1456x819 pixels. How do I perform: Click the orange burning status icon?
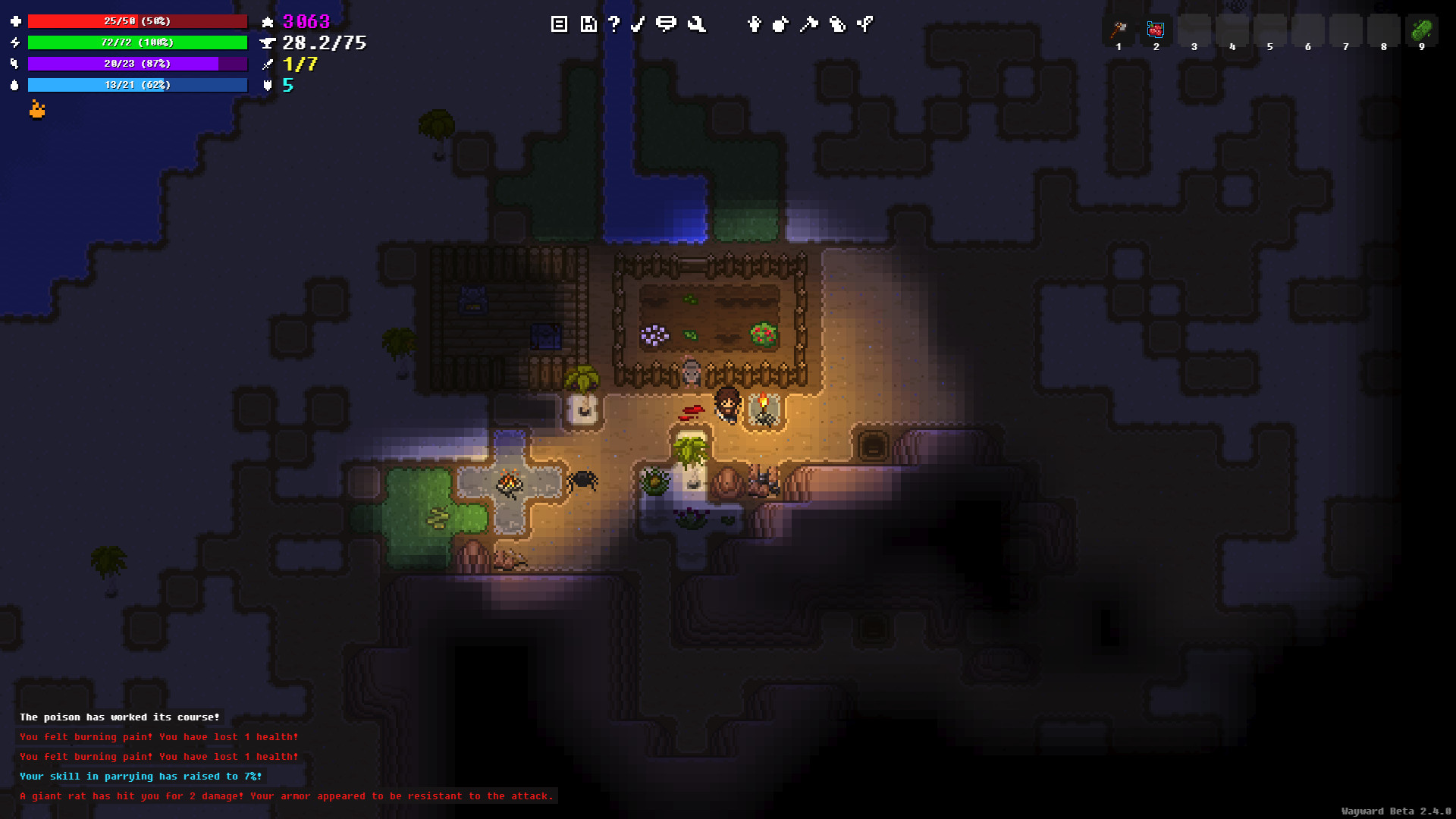tap(37, 111)
